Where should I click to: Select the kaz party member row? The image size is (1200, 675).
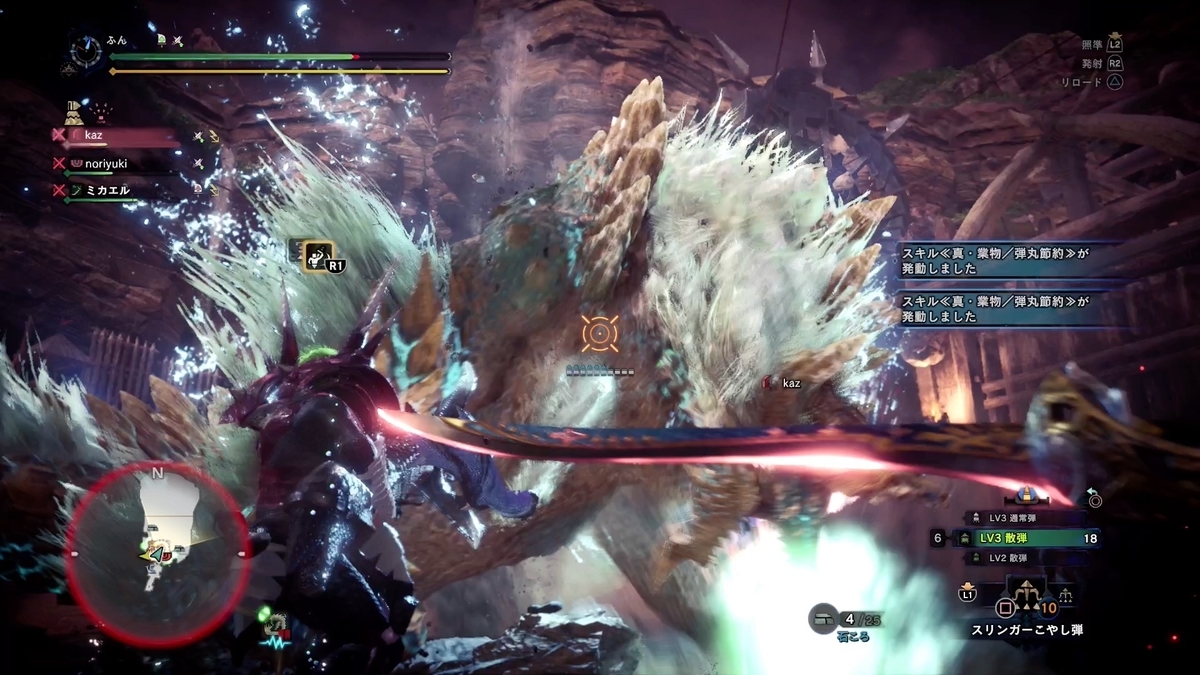(x=120, y=135)
